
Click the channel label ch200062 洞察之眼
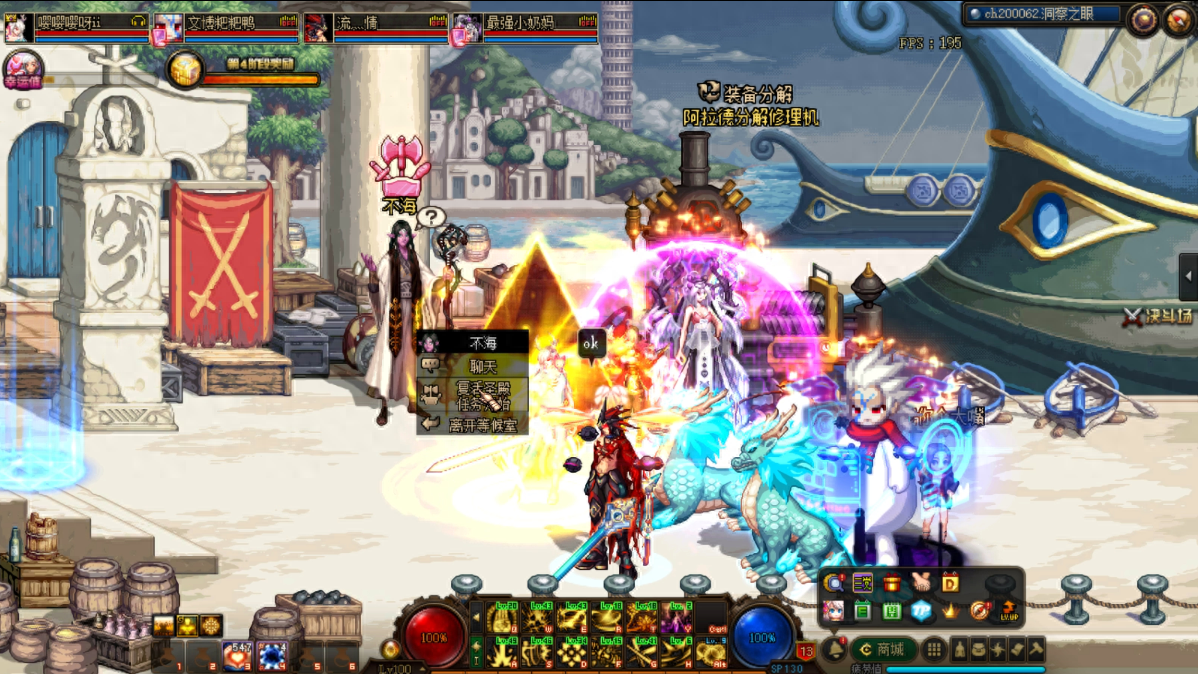[x=1041, y=14]
